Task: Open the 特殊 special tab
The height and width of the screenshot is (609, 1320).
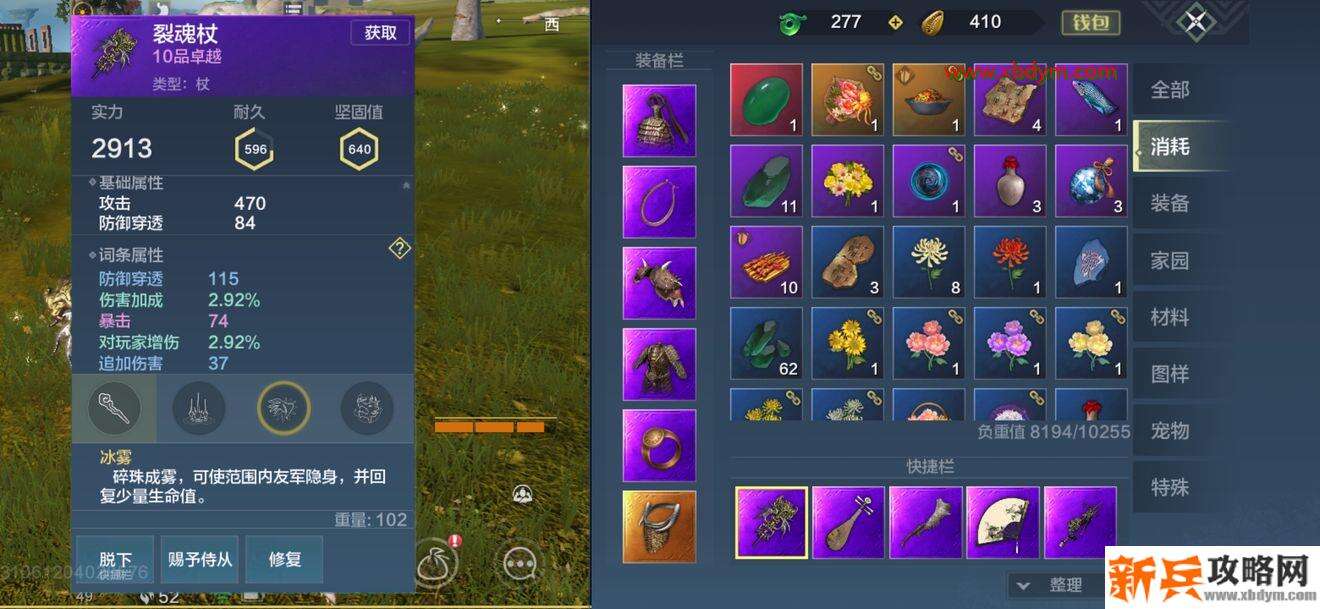Action: 1170,488
